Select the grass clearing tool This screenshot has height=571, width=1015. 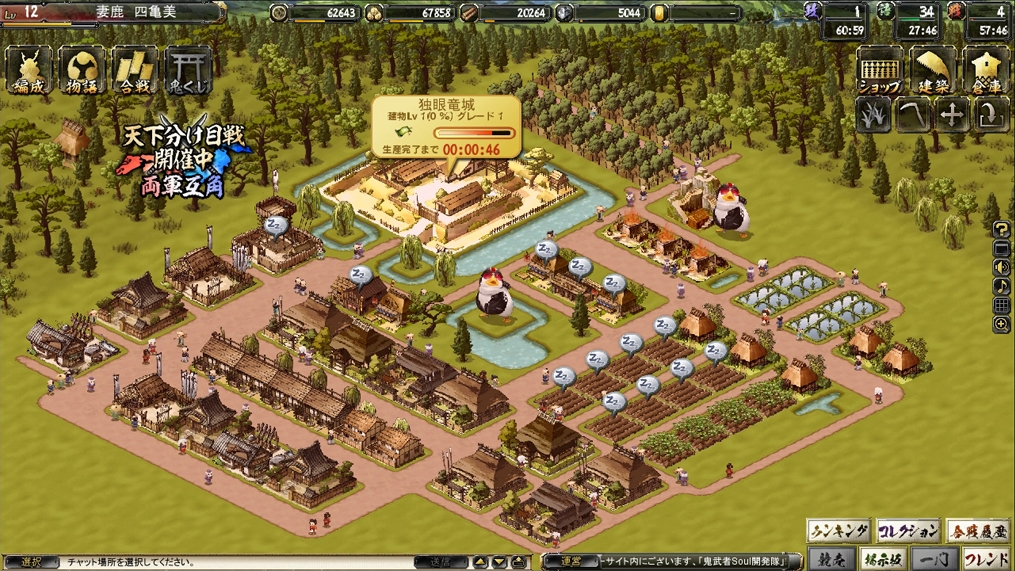(874, 116)
